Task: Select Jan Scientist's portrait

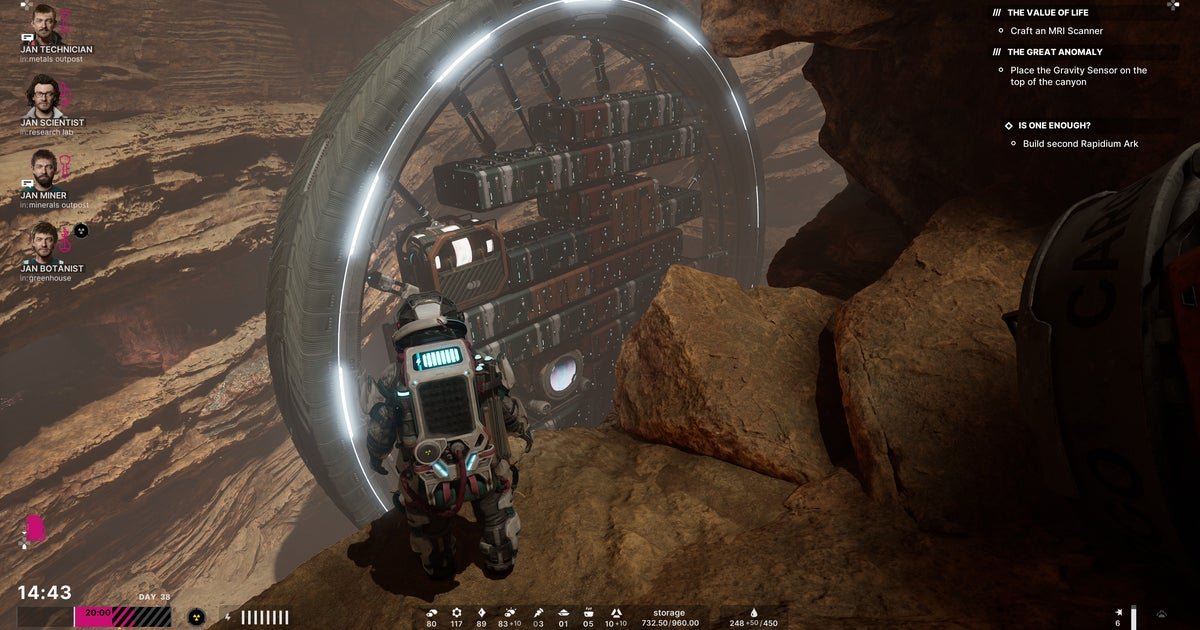Action: [43, 96]
